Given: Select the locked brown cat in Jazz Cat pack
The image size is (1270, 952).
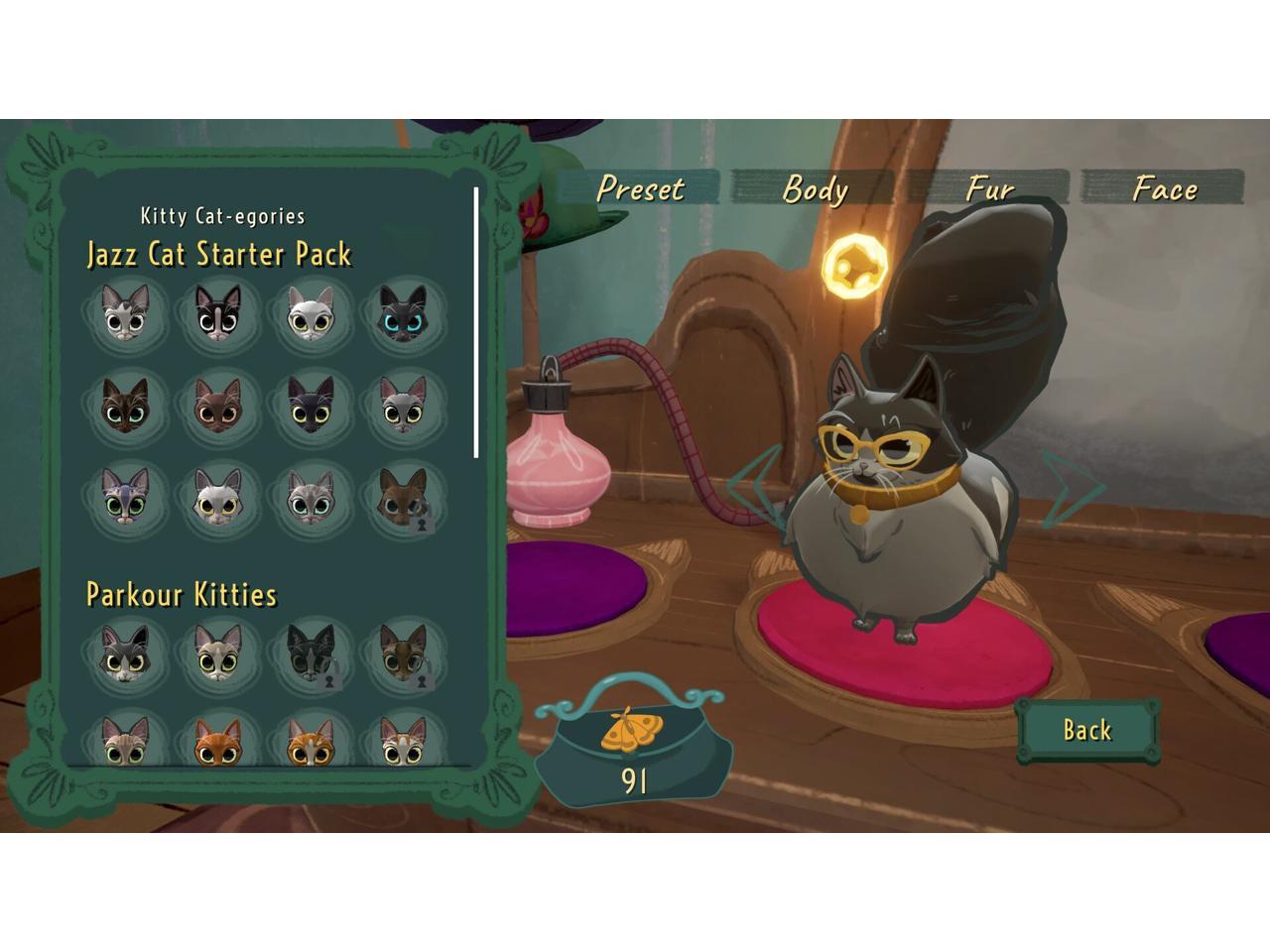Looking at the screenshot, I should click(x=402, y=496).
